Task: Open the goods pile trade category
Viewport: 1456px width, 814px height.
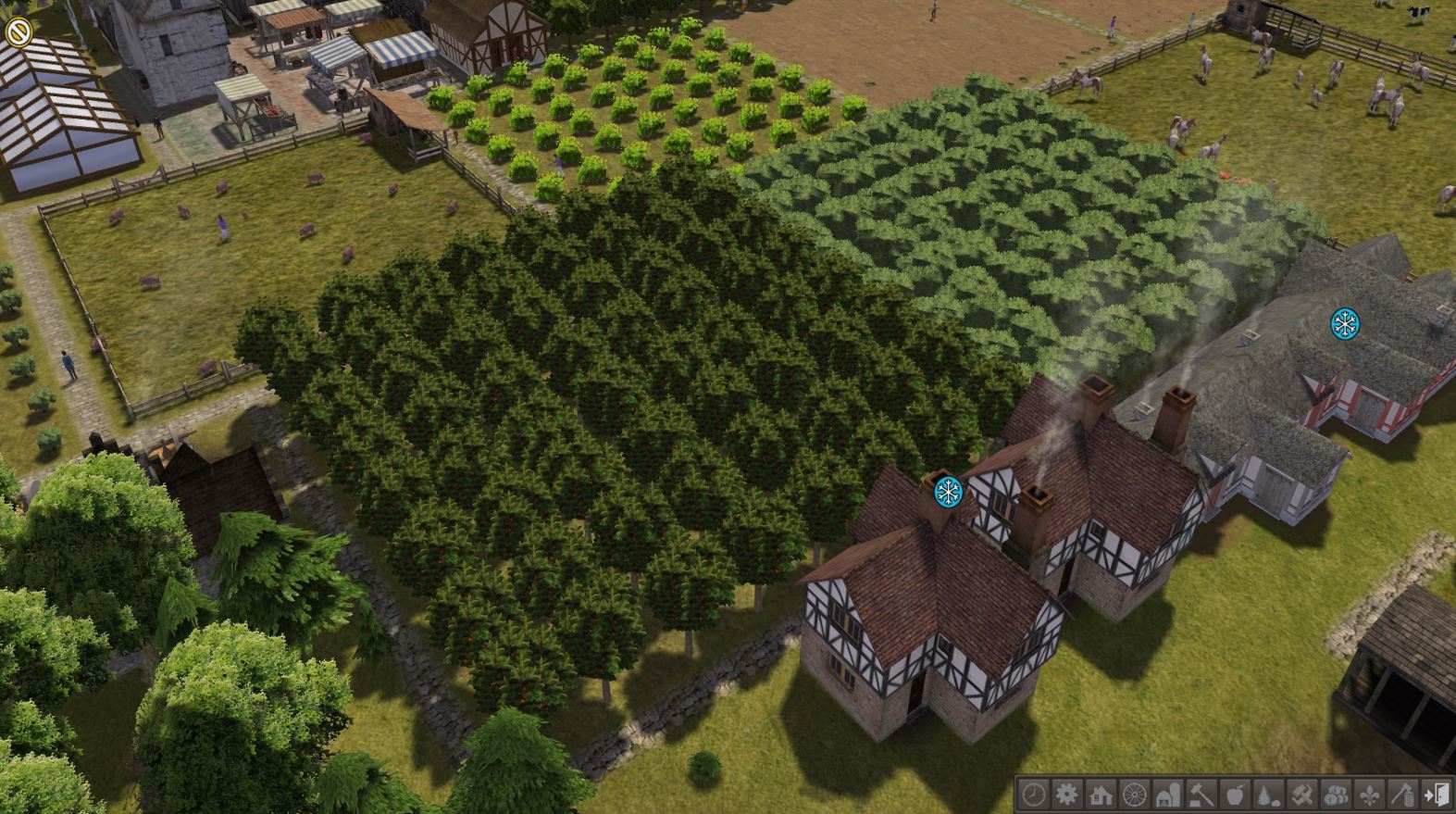Action: [x=1336, y=794]
